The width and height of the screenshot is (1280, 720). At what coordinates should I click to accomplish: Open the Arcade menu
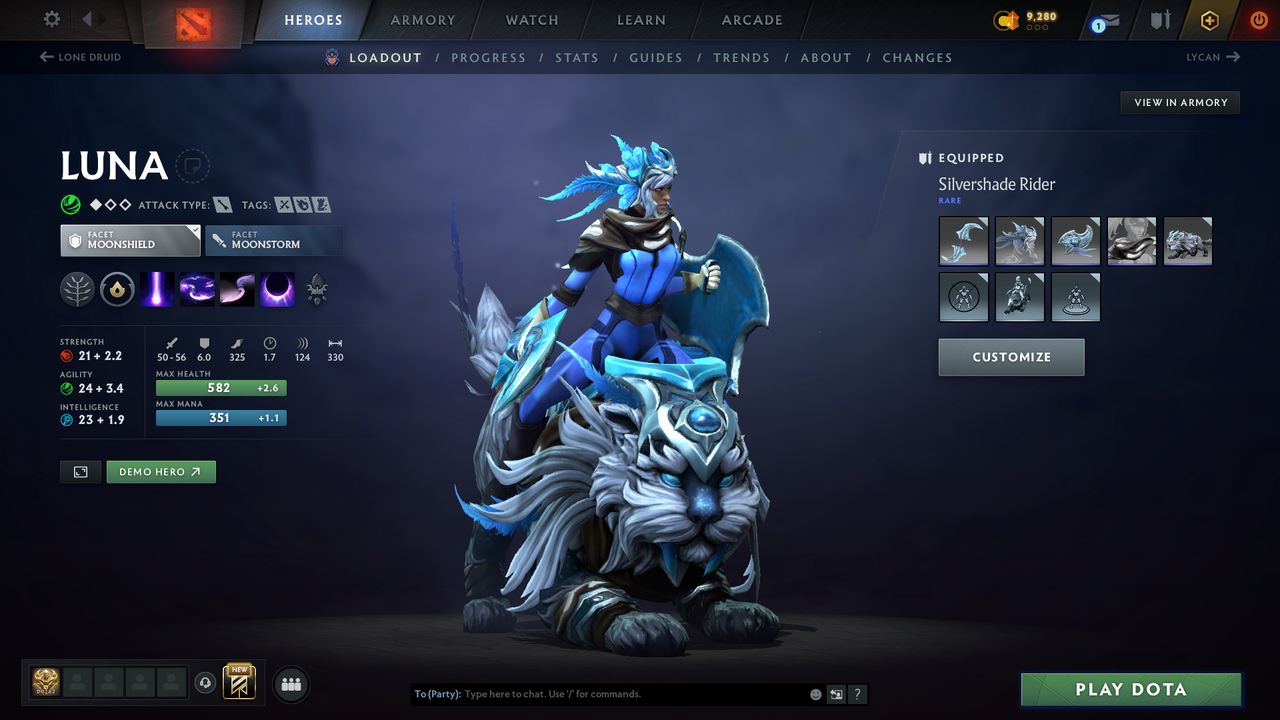[x=751, y=19]
